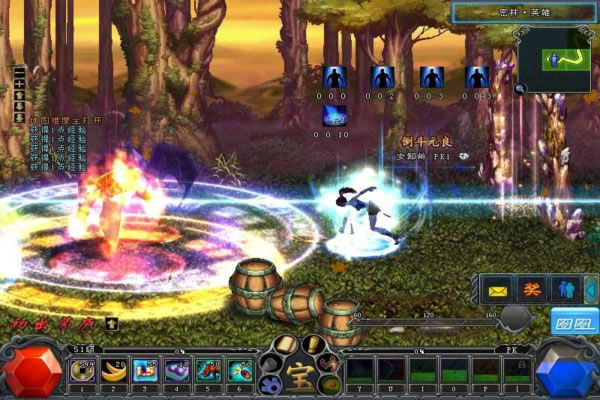Image resolution: width=600 pixels, height=400 pixels.
Task: Click the swirling blue buff icon
Action: pyautogui.click(x=334, y=116)
